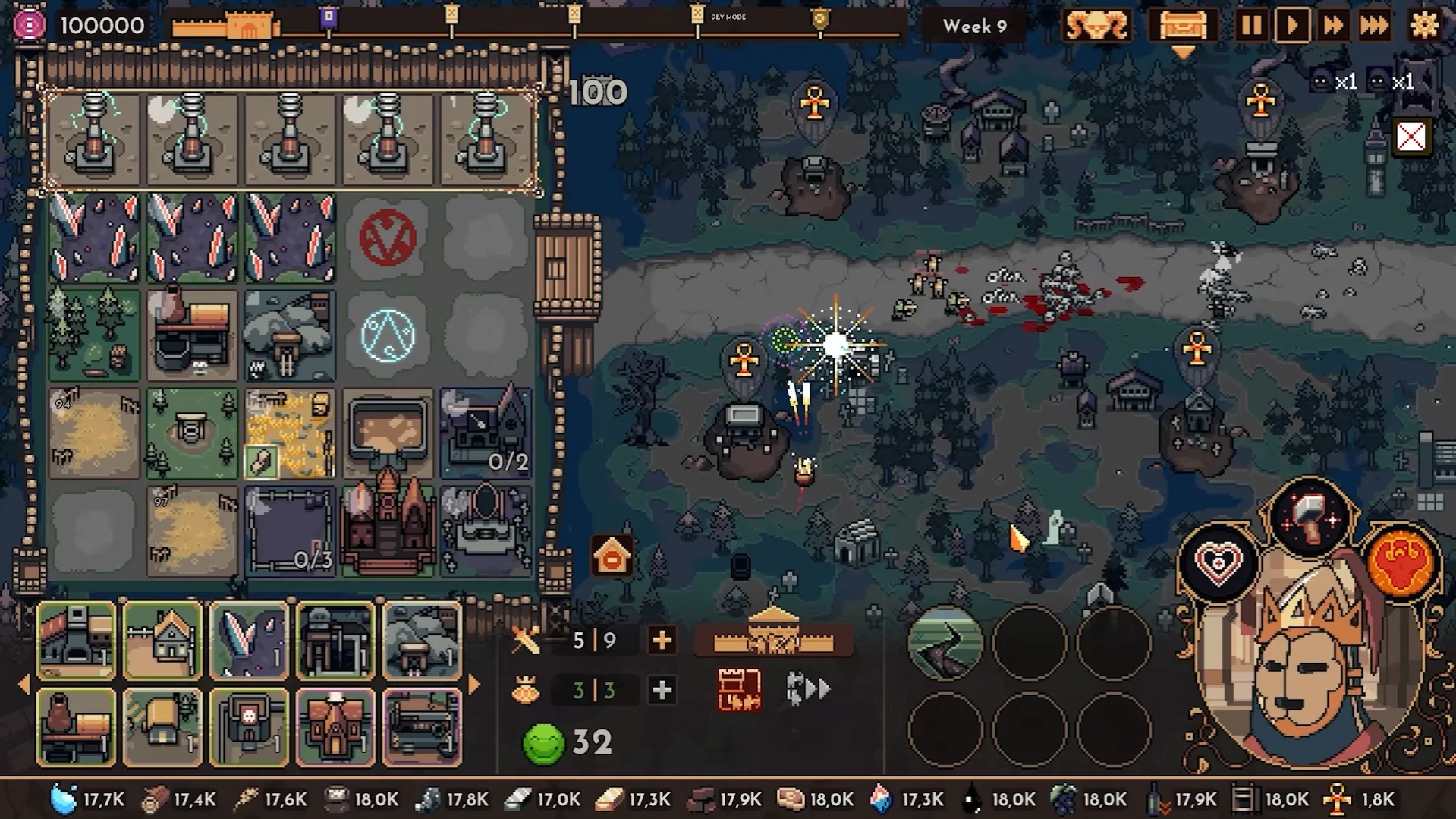Click the red castle wall icon
The width and height of the screenshot is (1456, 819).
pos(739,689)
